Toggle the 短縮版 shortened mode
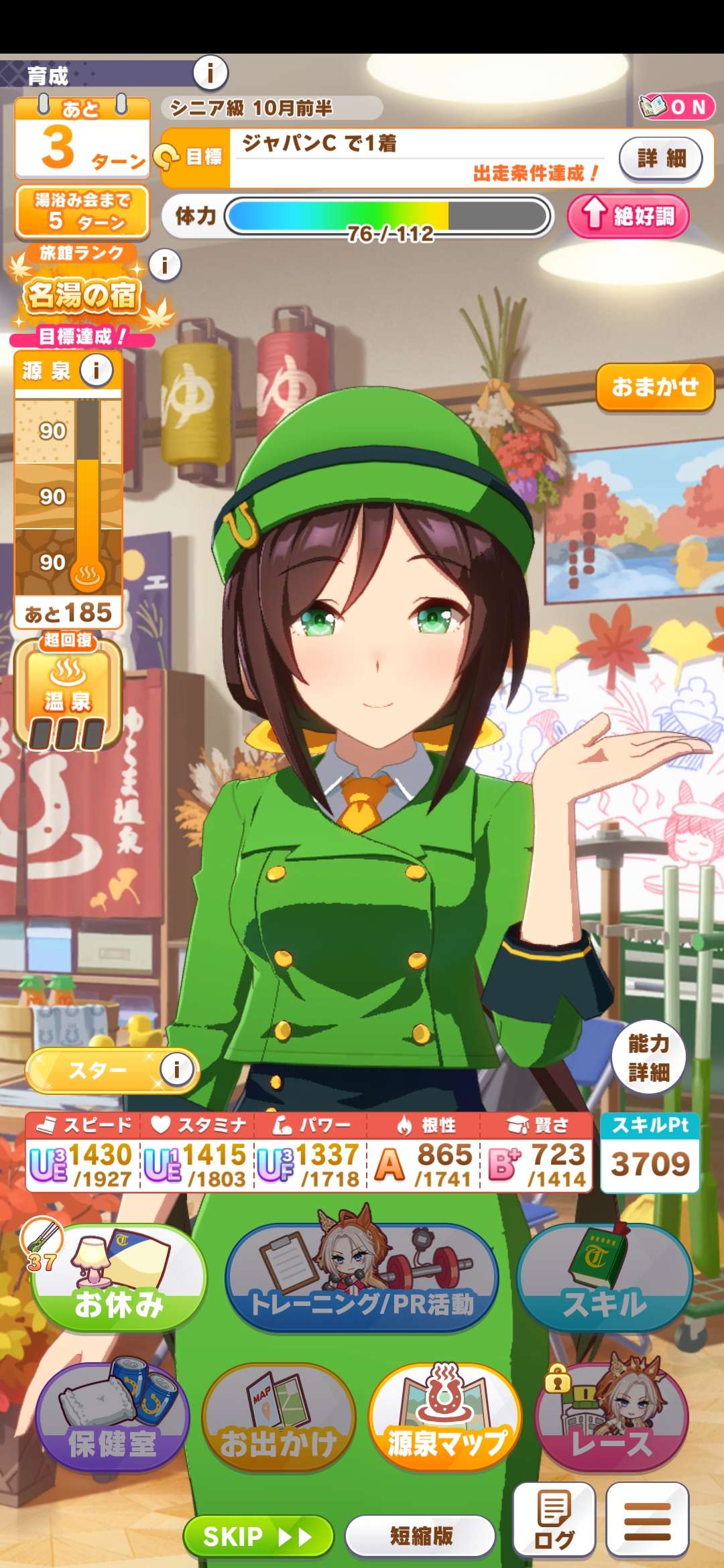The width and height of the screenshot is (724, 1568). [421, 1536]
